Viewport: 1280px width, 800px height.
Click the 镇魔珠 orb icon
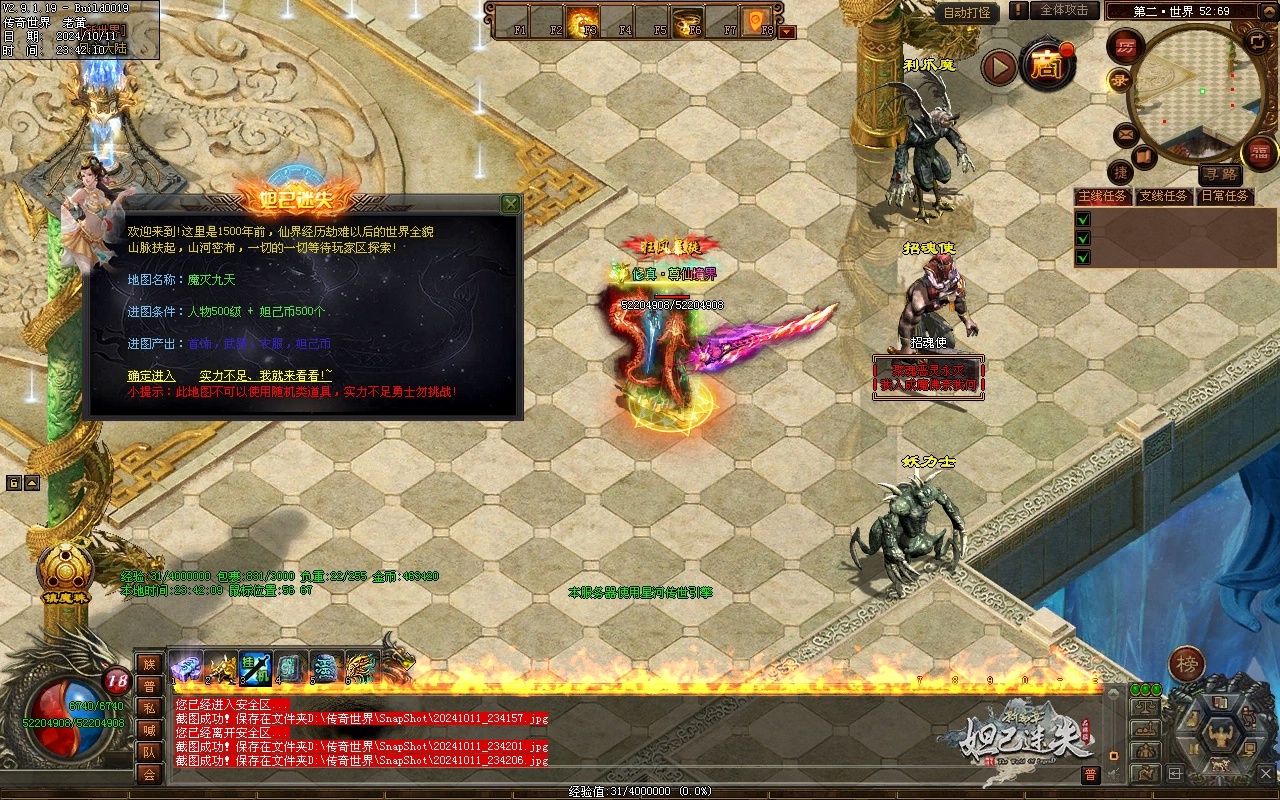[x=65, y=570]
